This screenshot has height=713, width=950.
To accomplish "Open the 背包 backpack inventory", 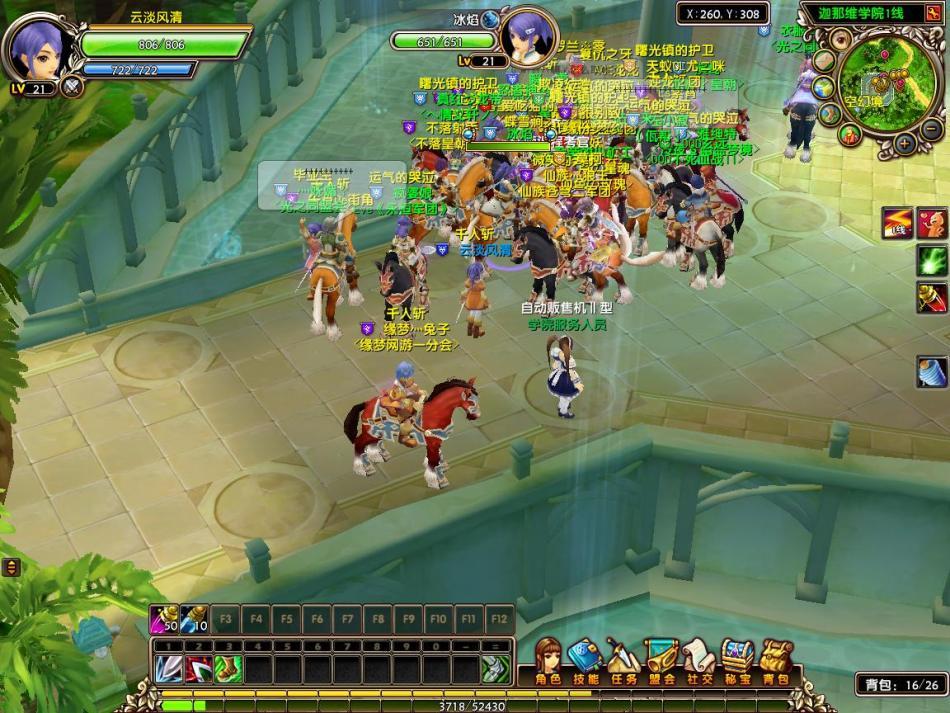I will tap(776, 661).
